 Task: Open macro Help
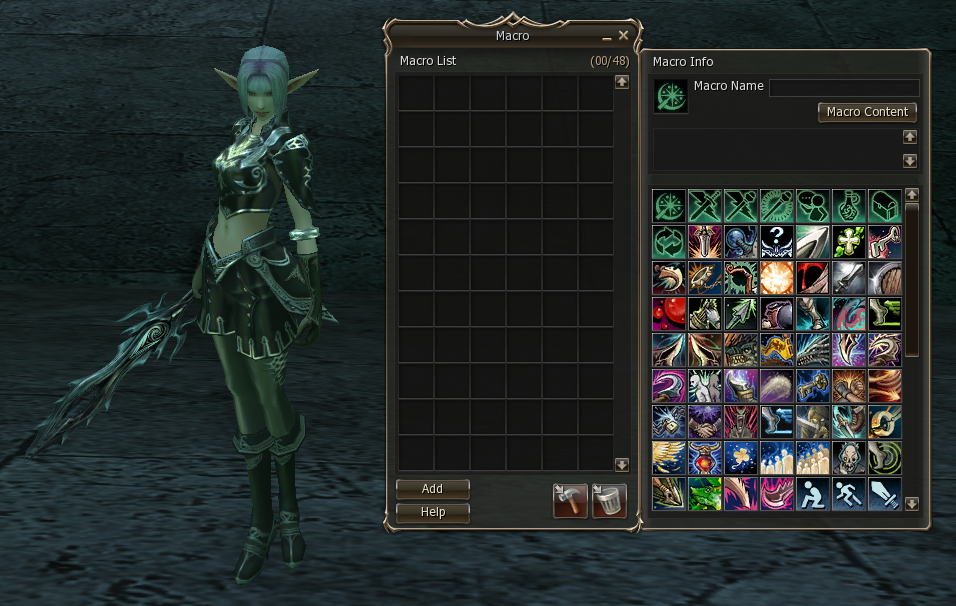[x=432, y=512]
